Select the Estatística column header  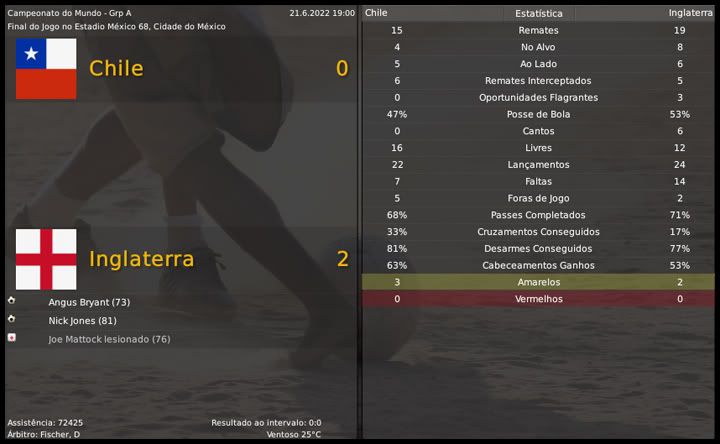(x=538, y=13)
